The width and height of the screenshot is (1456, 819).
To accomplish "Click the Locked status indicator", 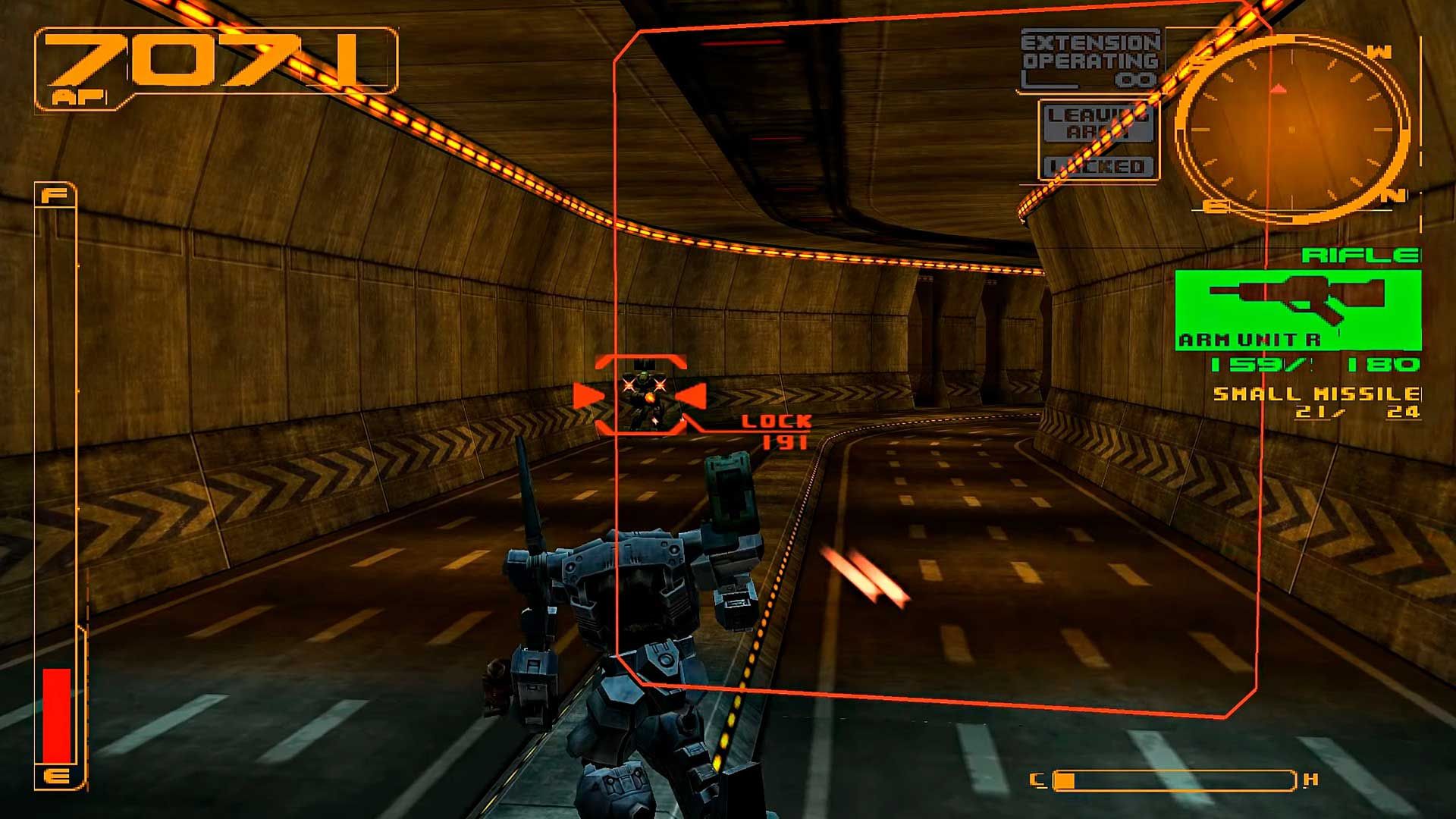I will click(1100, 167).
